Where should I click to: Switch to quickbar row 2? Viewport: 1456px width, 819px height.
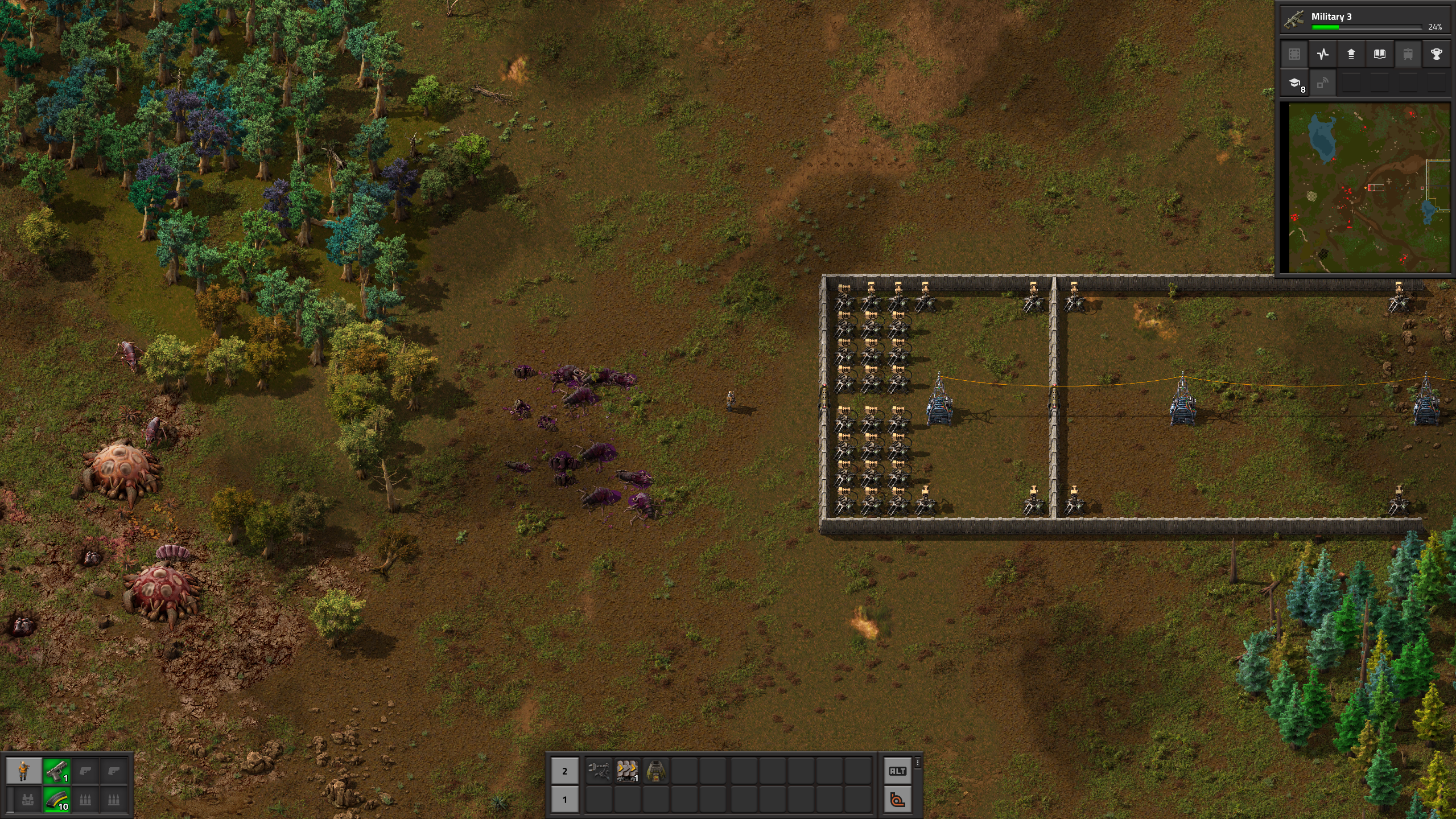564,771
